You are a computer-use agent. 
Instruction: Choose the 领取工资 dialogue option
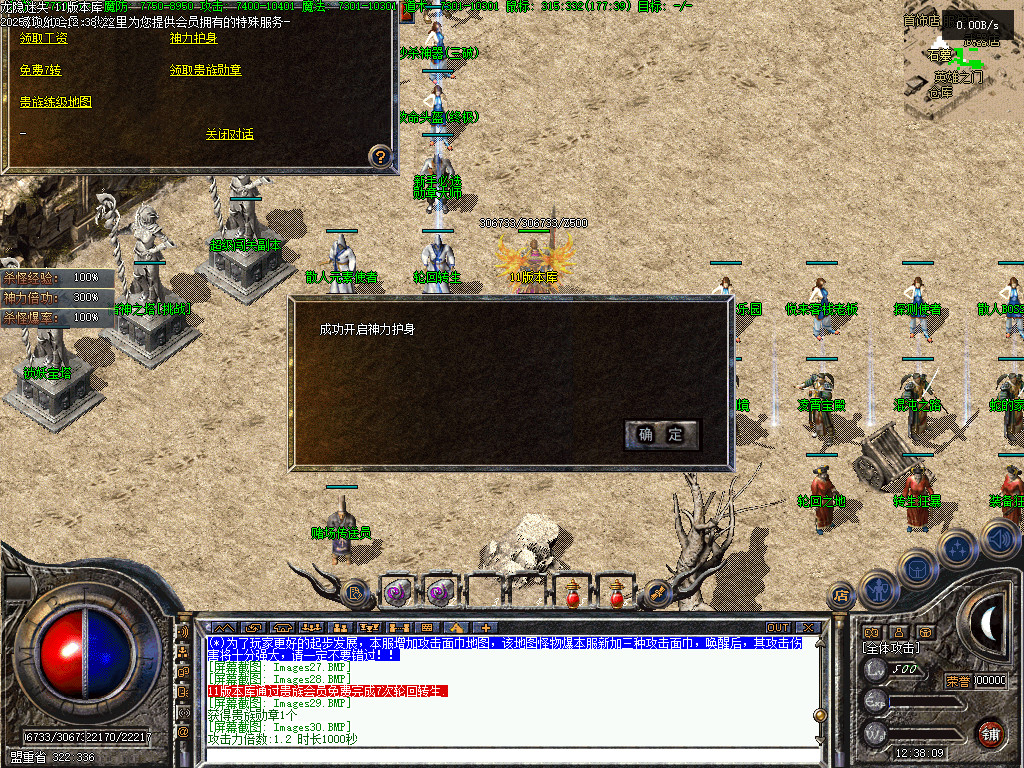pos(44,38)
